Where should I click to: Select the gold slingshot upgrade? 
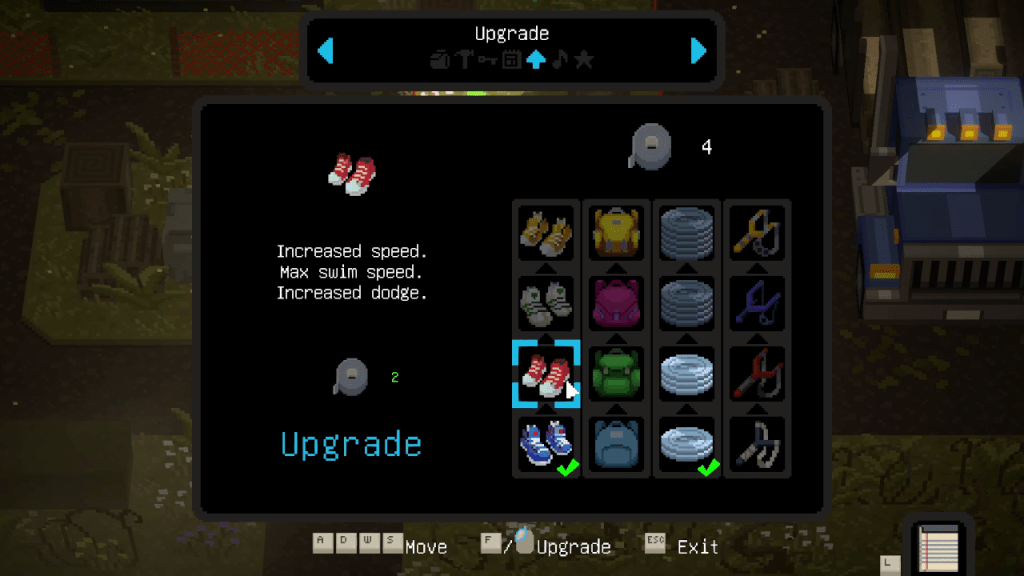point(756,234)
